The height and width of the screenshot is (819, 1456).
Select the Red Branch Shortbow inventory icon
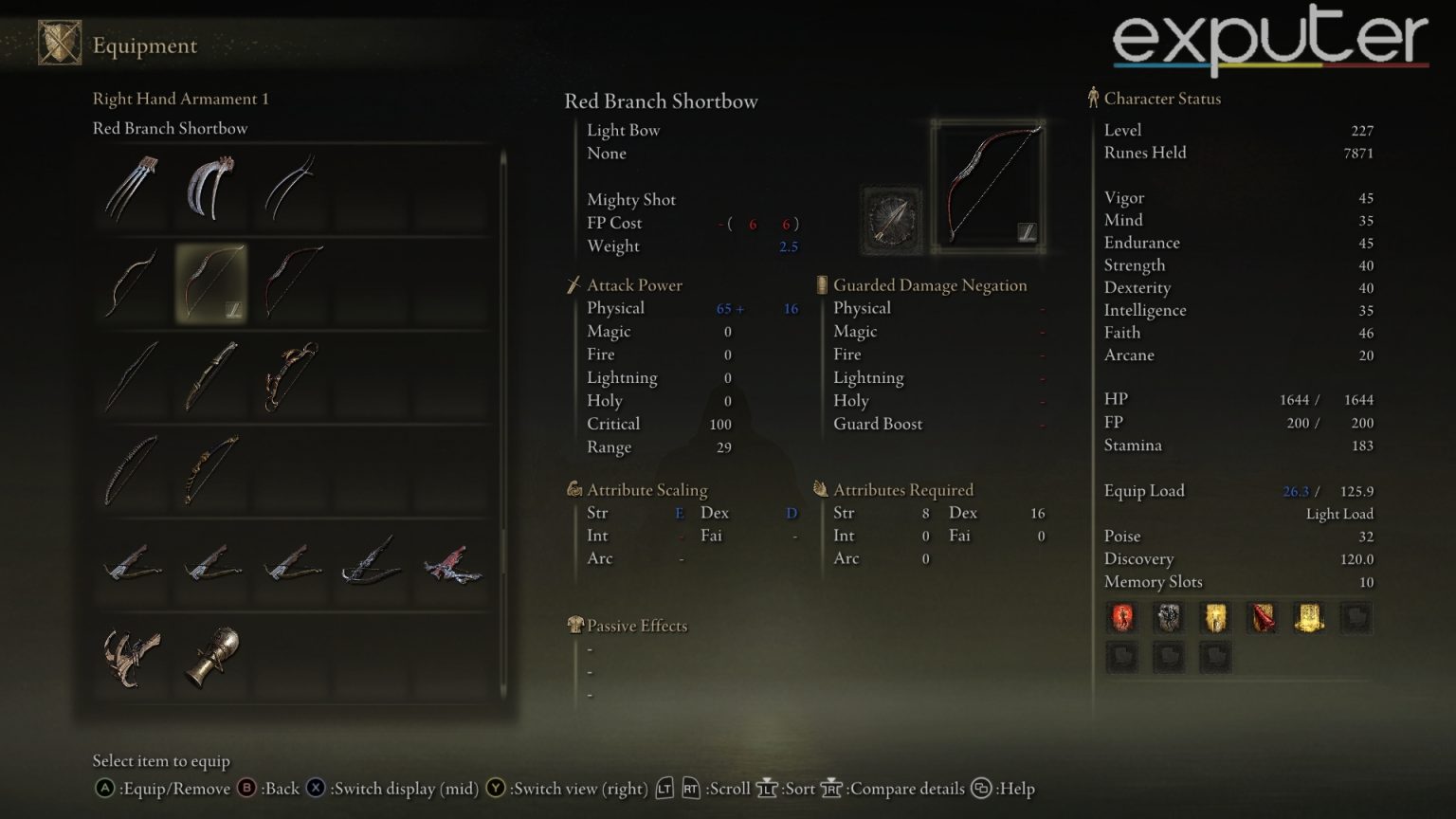210,282
